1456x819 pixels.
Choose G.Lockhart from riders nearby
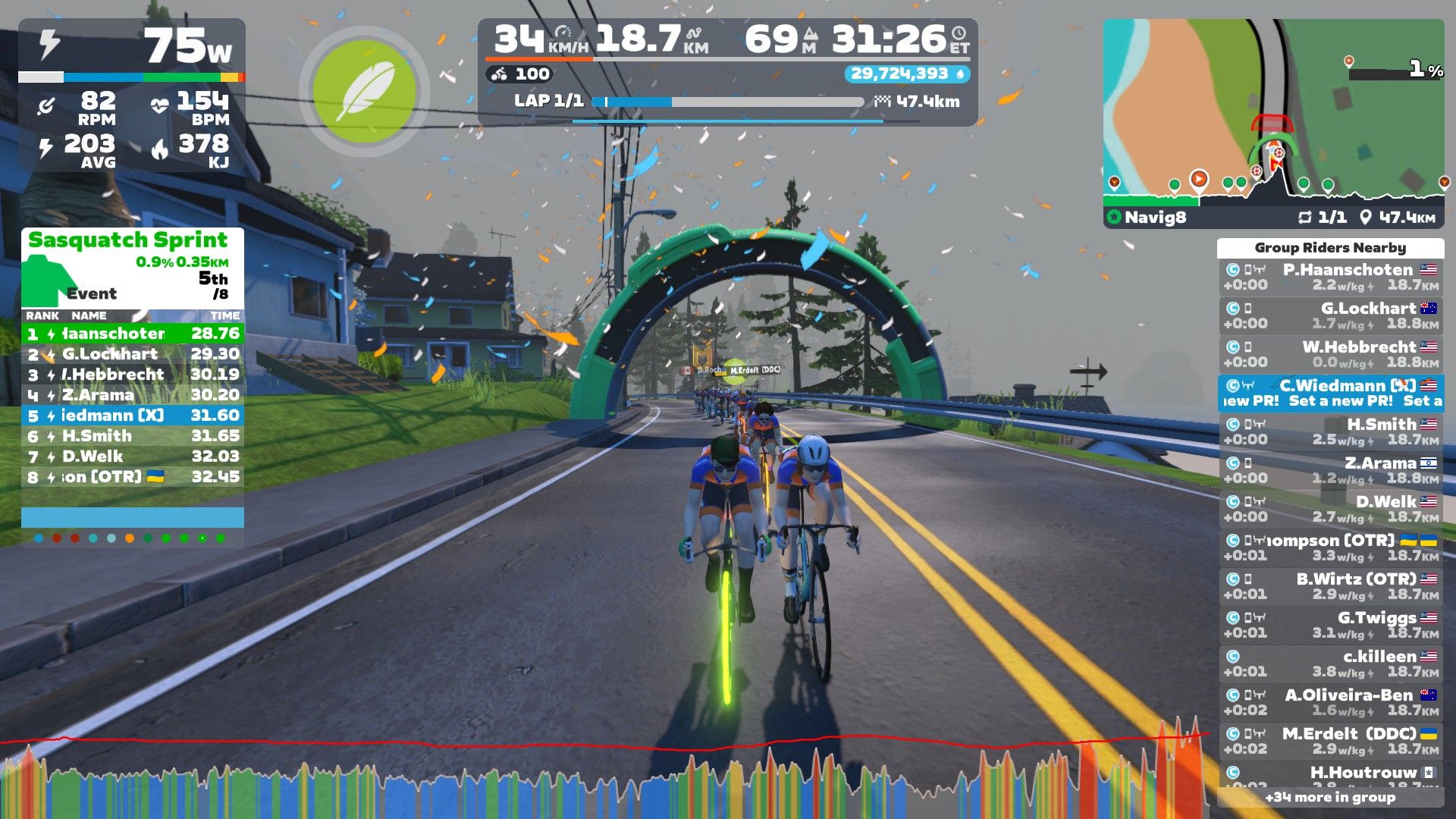(1330, 315)
